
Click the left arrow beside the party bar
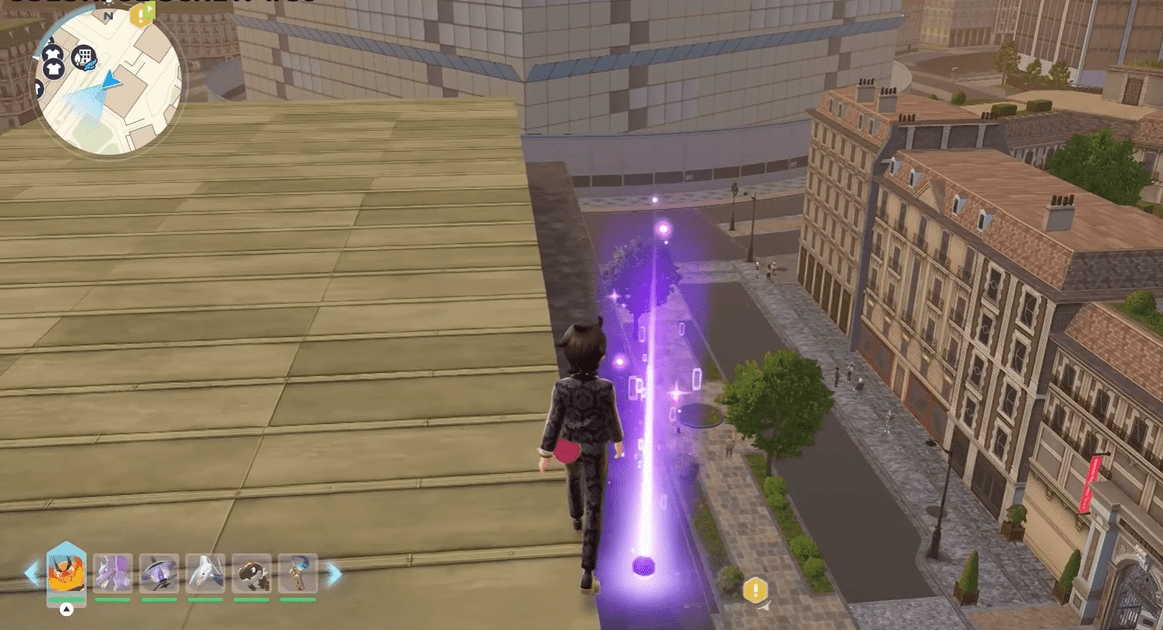click(32, 573)
